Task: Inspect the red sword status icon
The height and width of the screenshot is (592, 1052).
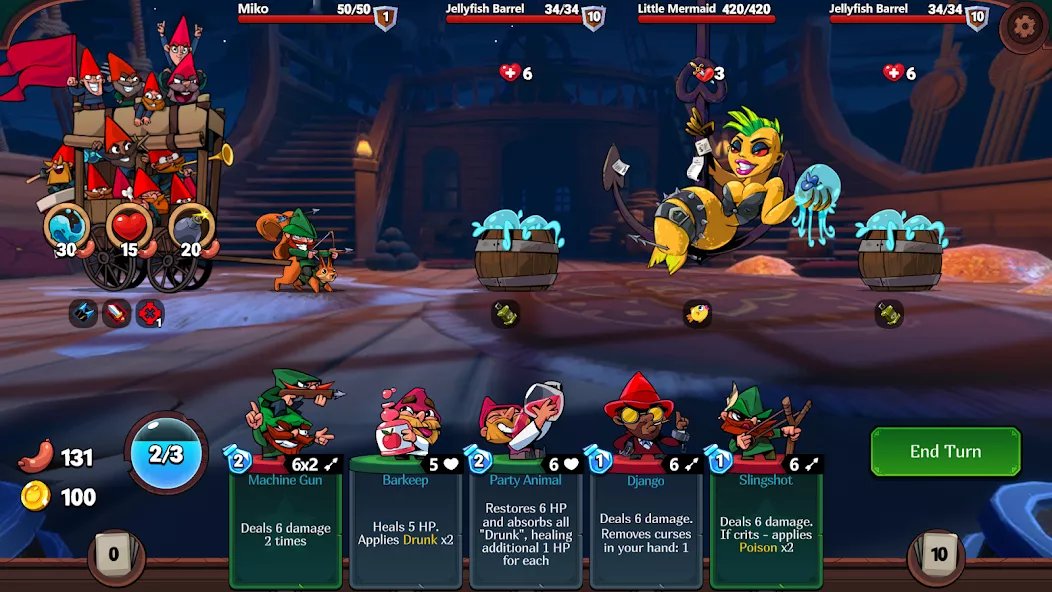Action: tap(116, 314)
